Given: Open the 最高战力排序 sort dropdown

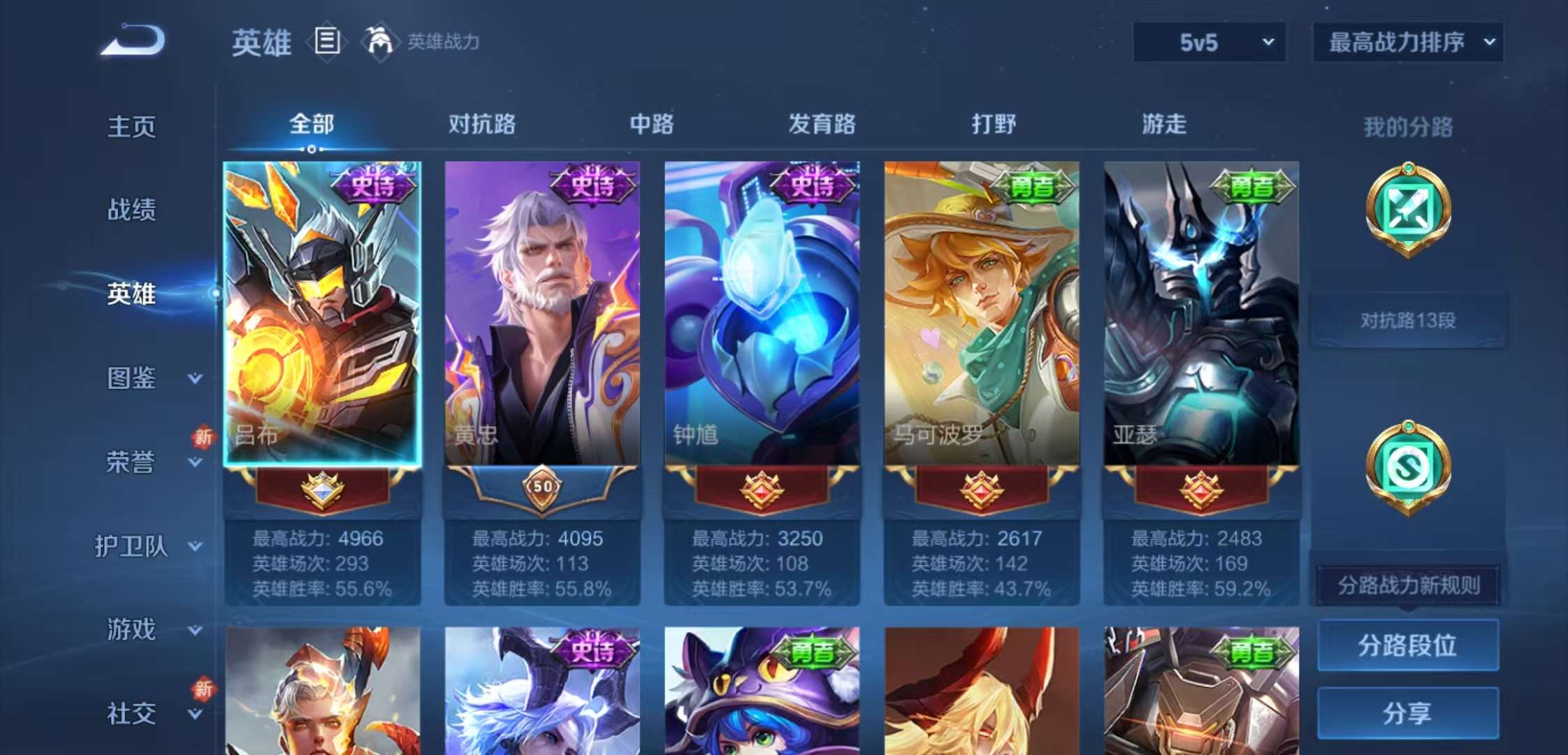Looking at the screenshot, I should tap(1407, 43).
